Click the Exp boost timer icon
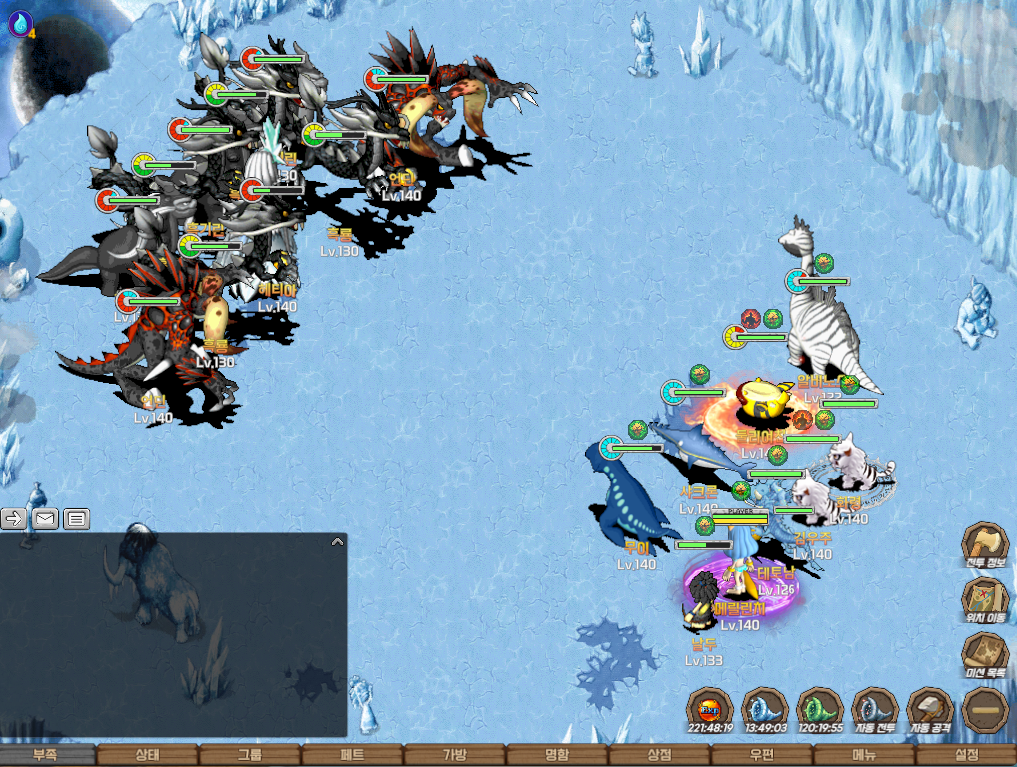This screenshot has height=767, width=1017. tap(710, 710)
